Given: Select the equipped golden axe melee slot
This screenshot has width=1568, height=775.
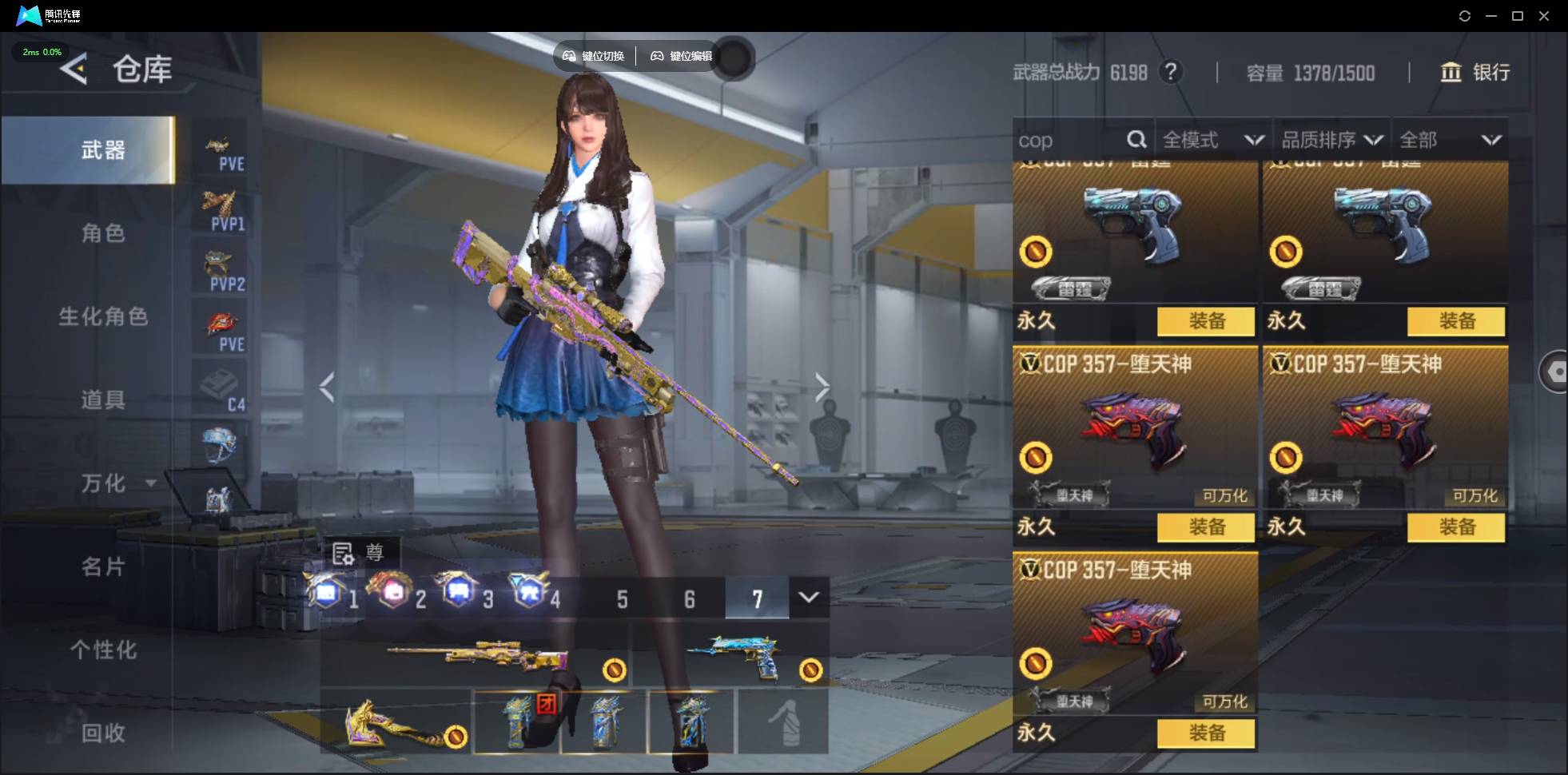Looking at the screenshot, I should click(x=396, y=724).
